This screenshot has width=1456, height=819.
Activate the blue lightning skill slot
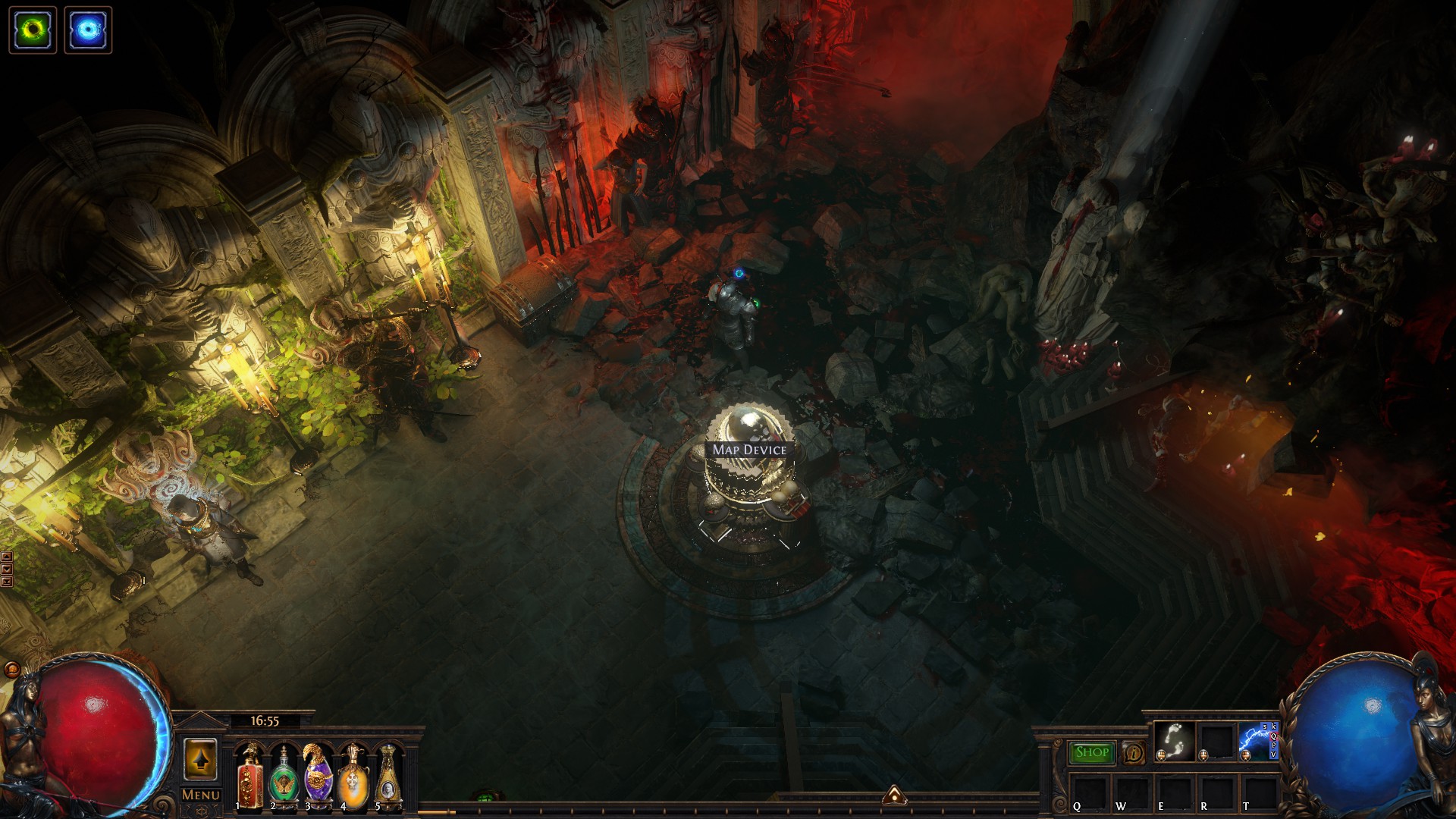pyautogui.click(x=1257, y=741)
